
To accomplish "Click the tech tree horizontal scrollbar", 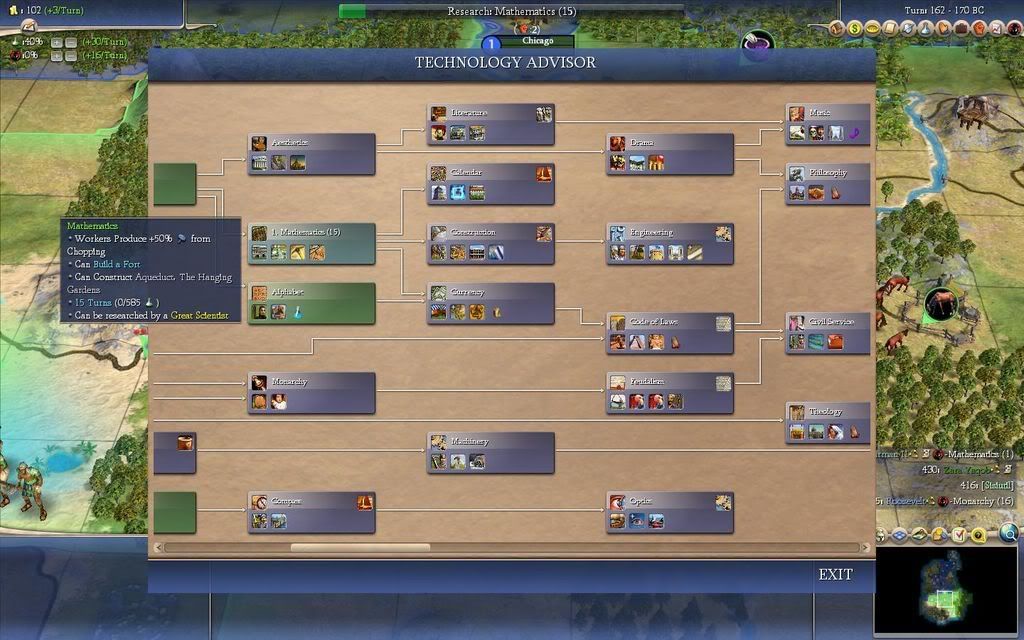I will pos(360,547).
